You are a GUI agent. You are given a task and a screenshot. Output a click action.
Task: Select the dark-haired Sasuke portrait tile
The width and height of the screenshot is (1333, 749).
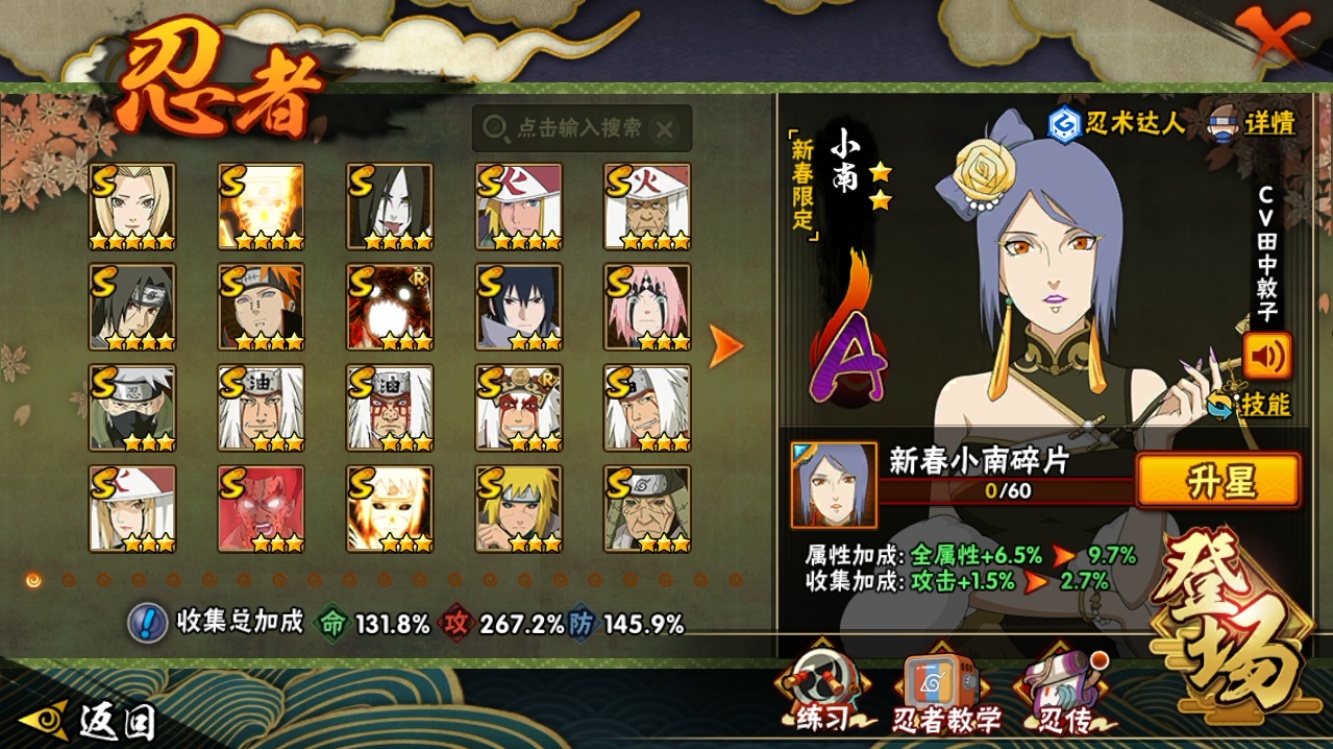[519, 307]
